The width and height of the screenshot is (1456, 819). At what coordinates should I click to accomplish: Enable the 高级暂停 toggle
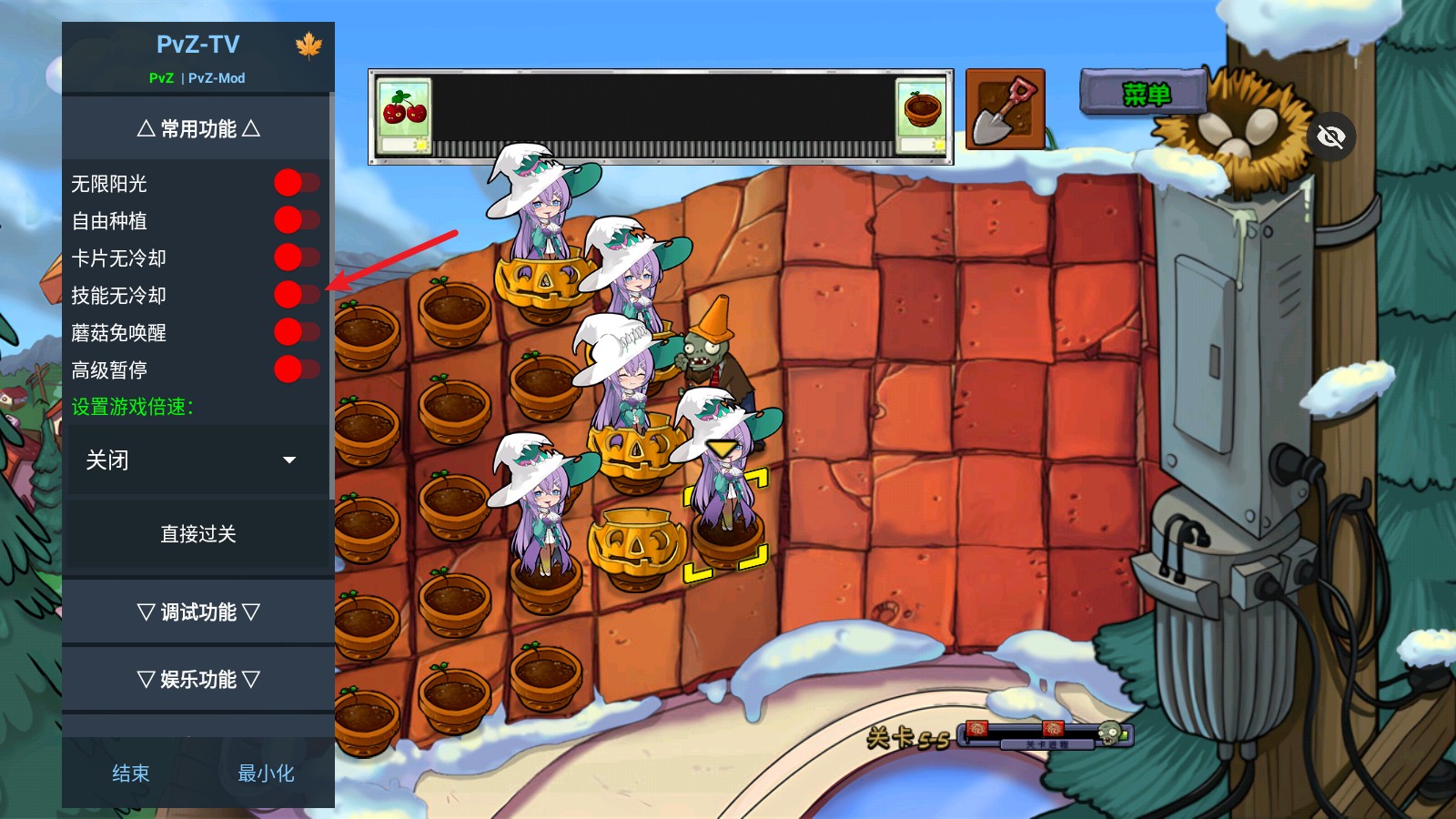[297, 369]
